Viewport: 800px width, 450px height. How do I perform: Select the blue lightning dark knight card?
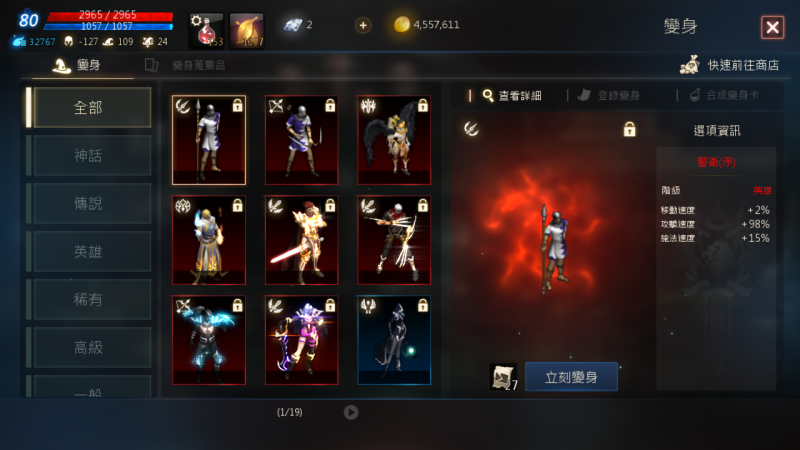pyautogui.click(x=209, y=340)
